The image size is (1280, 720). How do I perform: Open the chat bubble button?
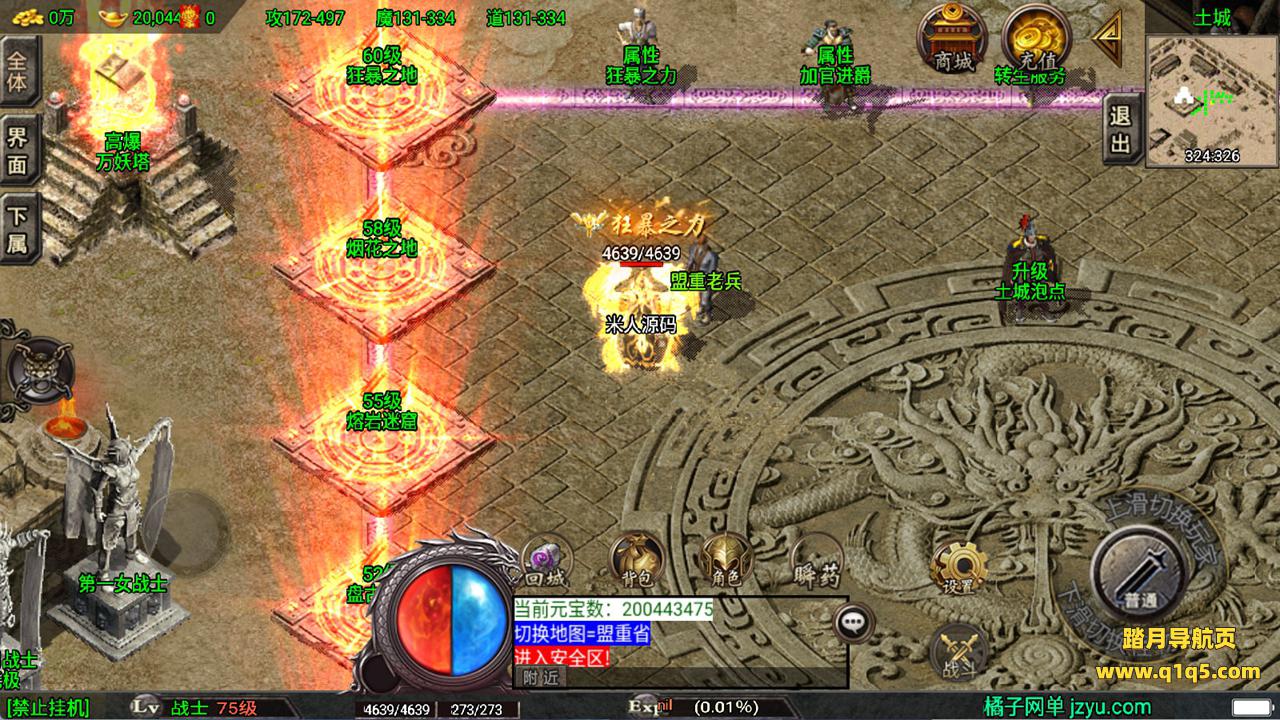pyautogui.click(x=852, y=622)
